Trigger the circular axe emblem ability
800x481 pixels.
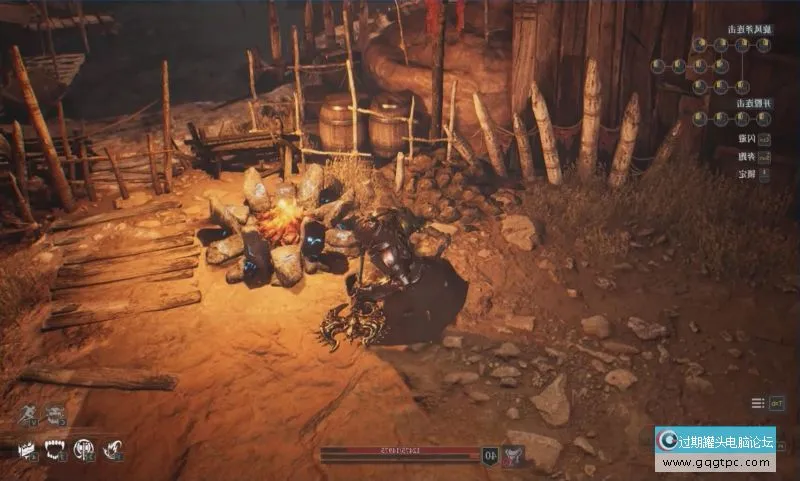pyautogui.click(x=84, y=449)
